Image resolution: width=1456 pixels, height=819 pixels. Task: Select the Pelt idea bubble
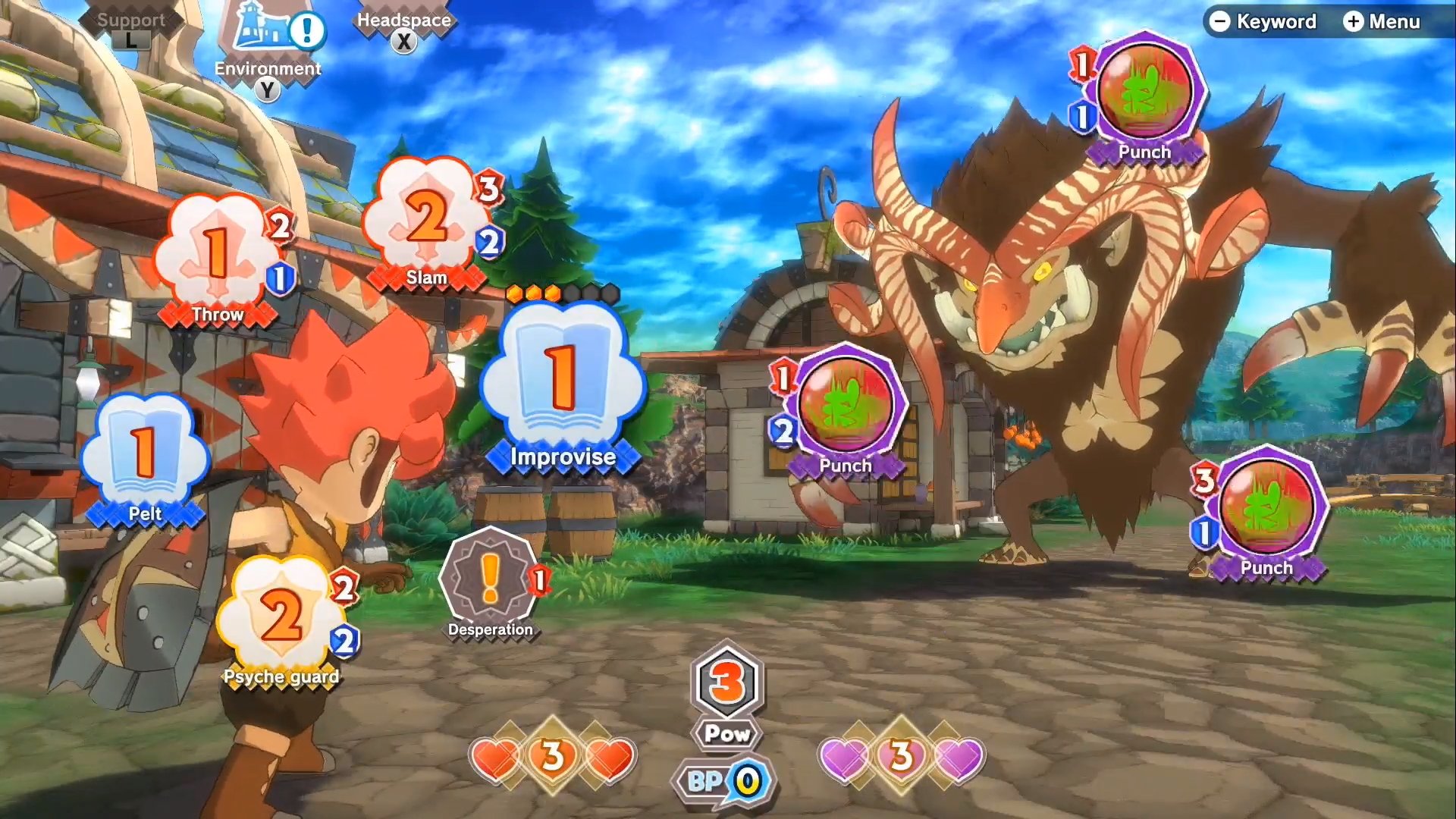click(x=144, y=453)
